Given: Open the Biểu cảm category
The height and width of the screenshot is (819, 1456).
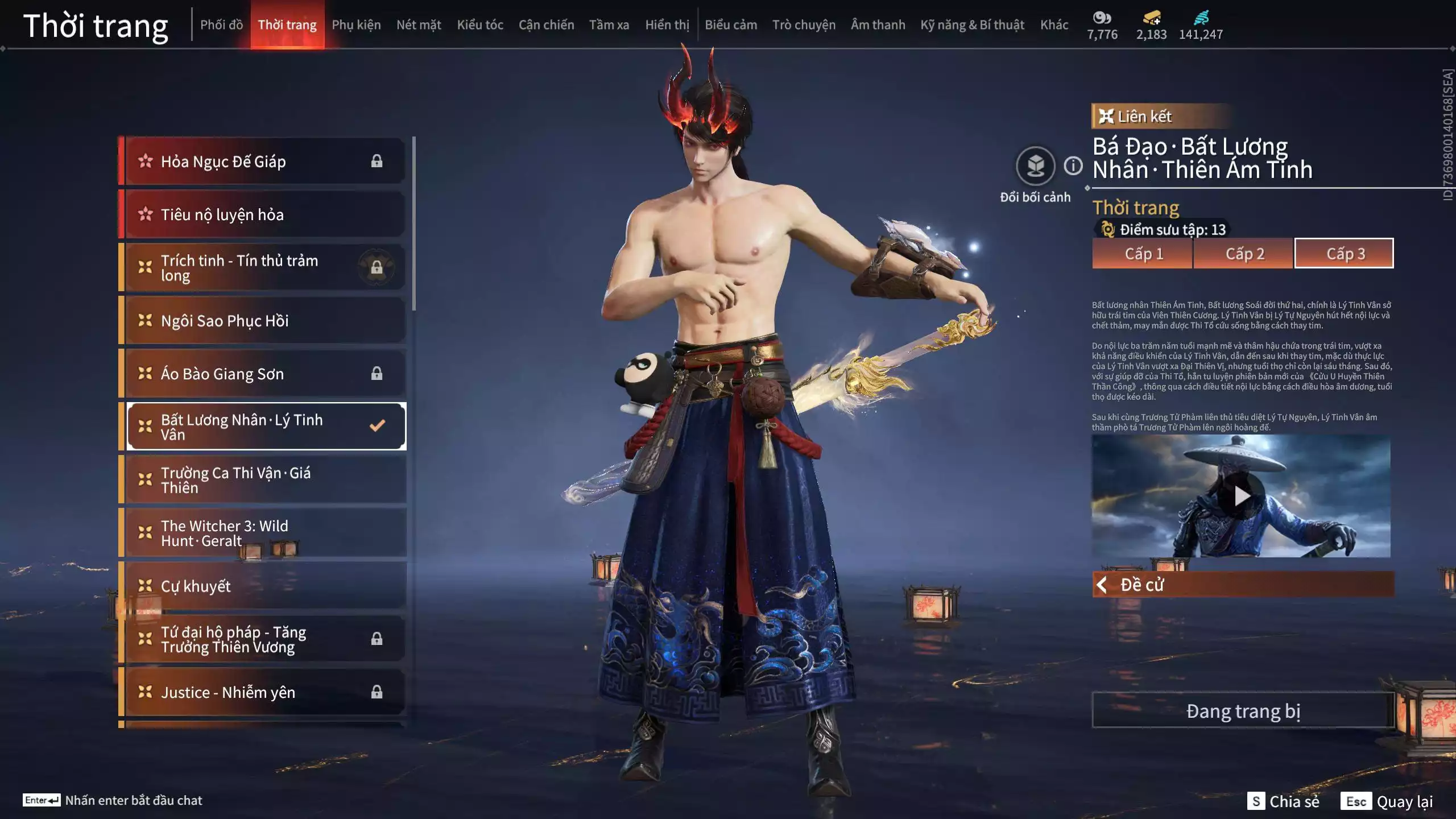Looking at the screenshot, I should pos(731,25).
